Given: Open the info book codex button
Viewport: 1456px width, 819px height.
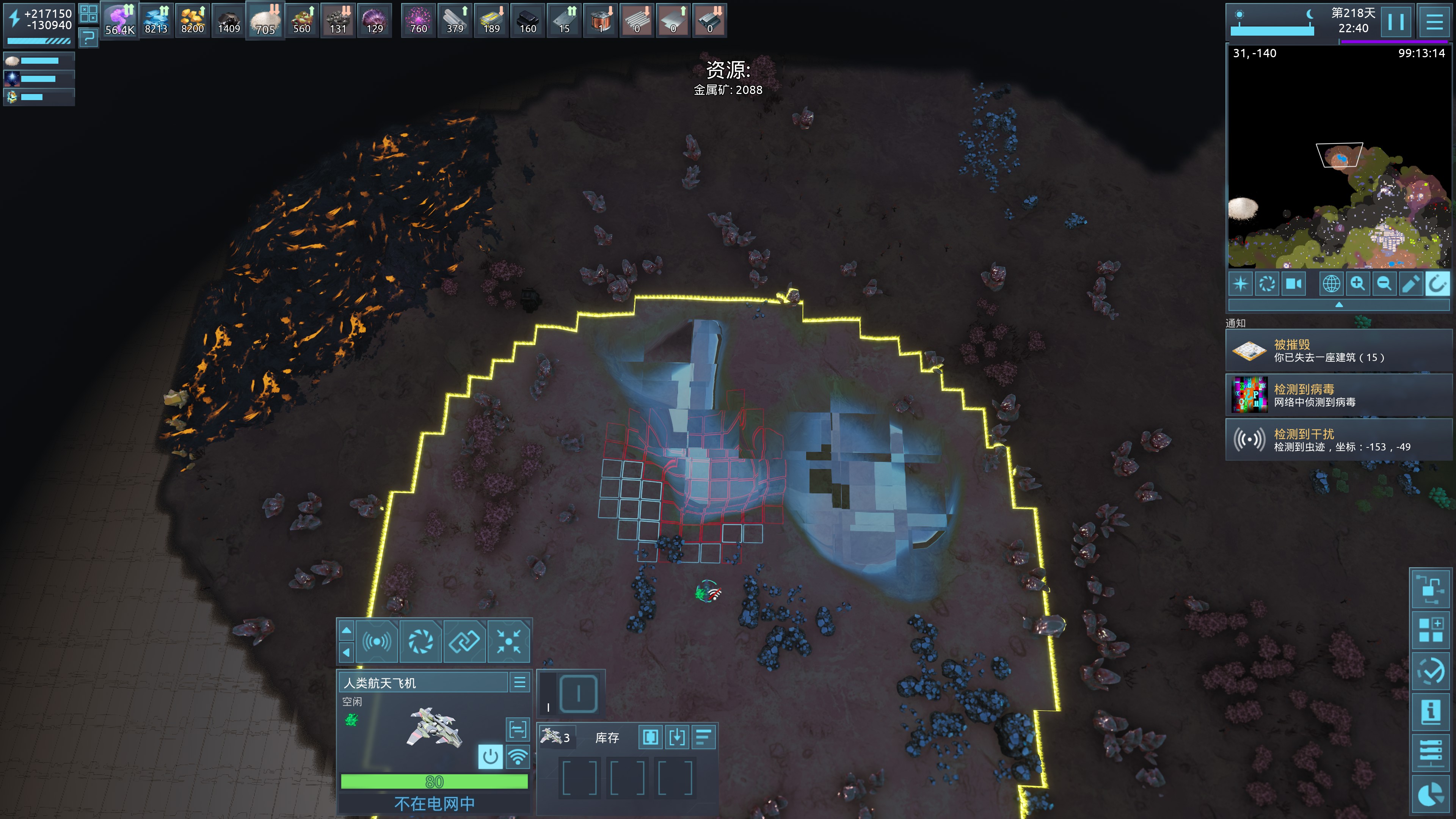Looking at the screenshot, I should (x=1431, y=711).
